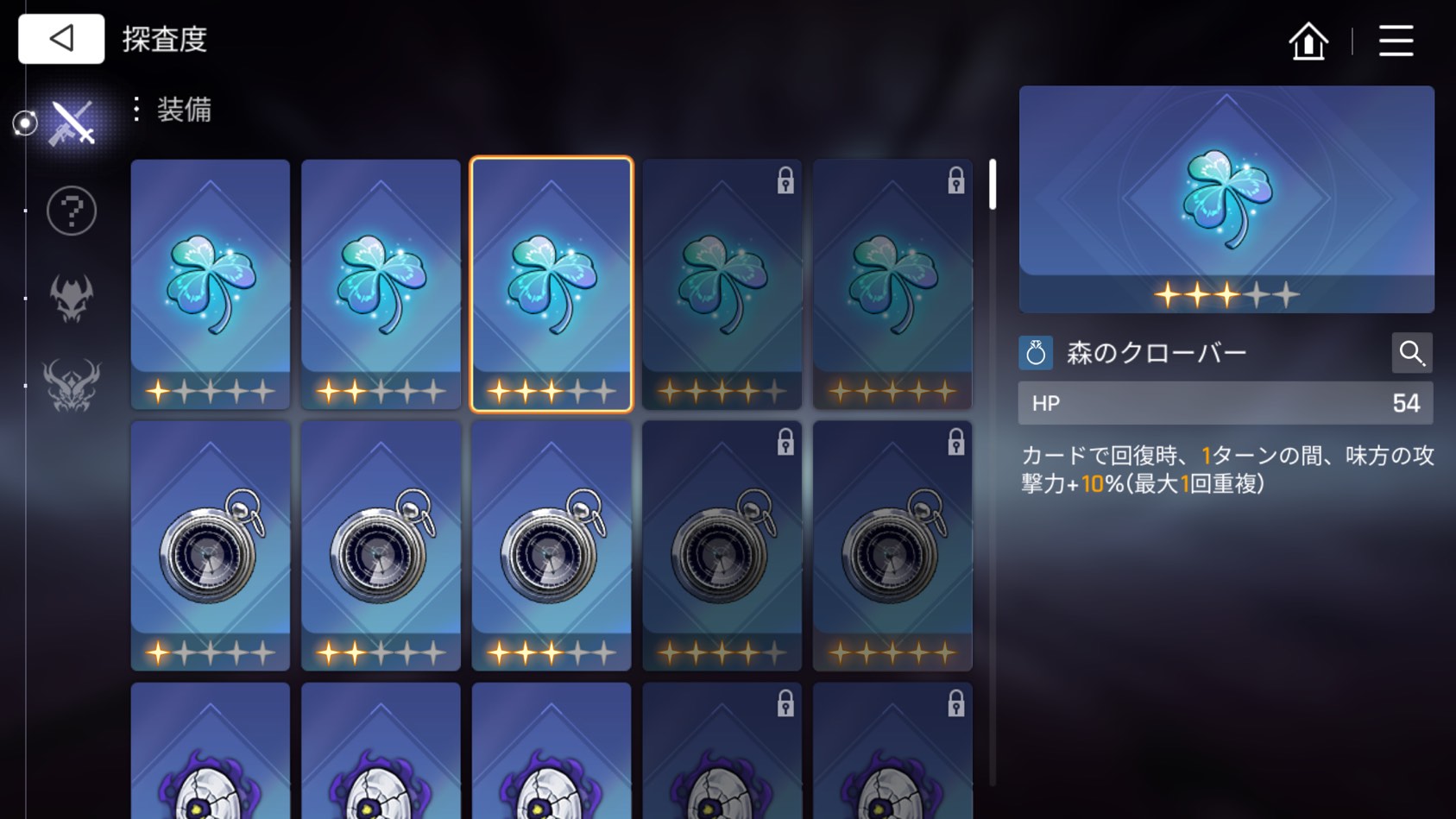Pick the locked five-star clover card
This screenshot has width=1456, height=819.
[x=892, y=283]
